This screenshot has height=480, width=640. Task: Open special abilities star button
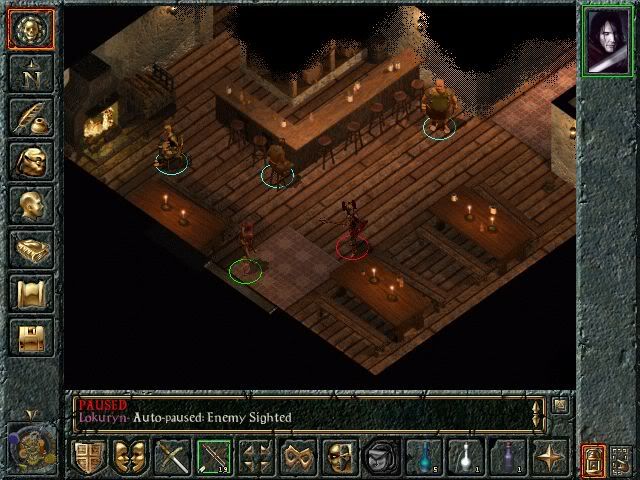pyautogui.click(x=549, y=458)
